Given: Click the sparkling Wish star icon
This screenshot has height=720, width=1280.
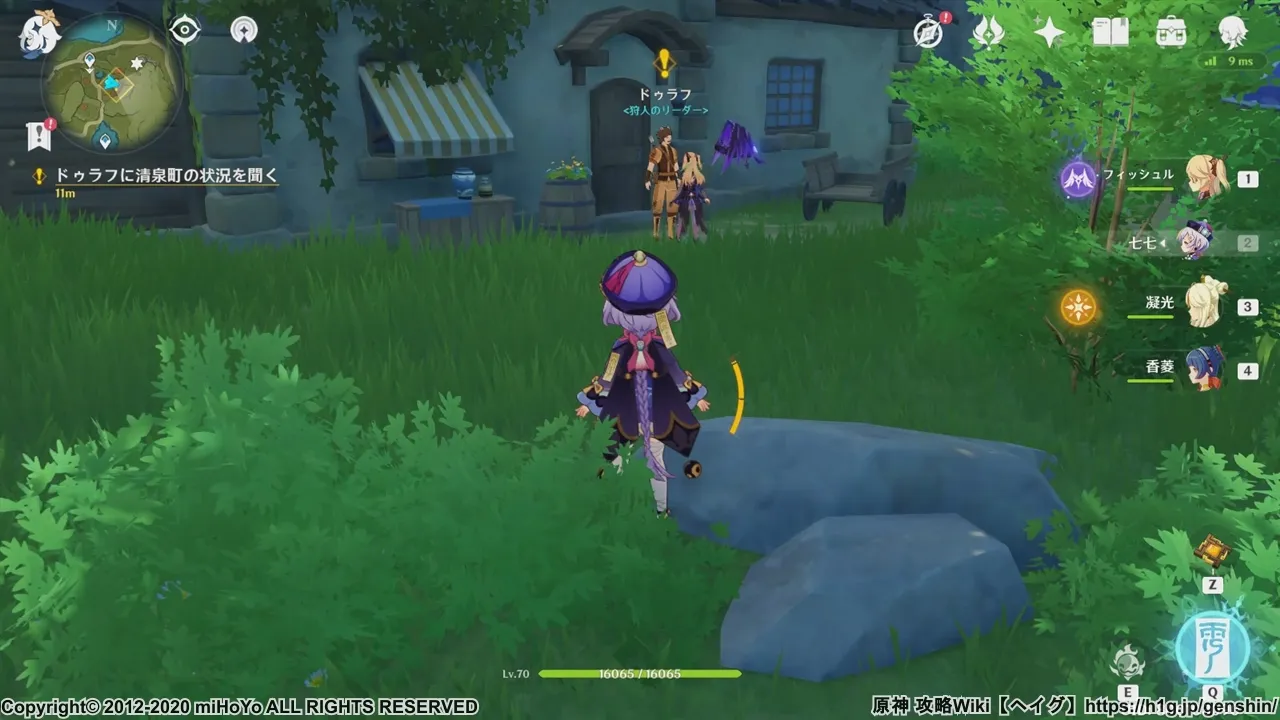Looking at the screenshot, I should [1047, 31].
